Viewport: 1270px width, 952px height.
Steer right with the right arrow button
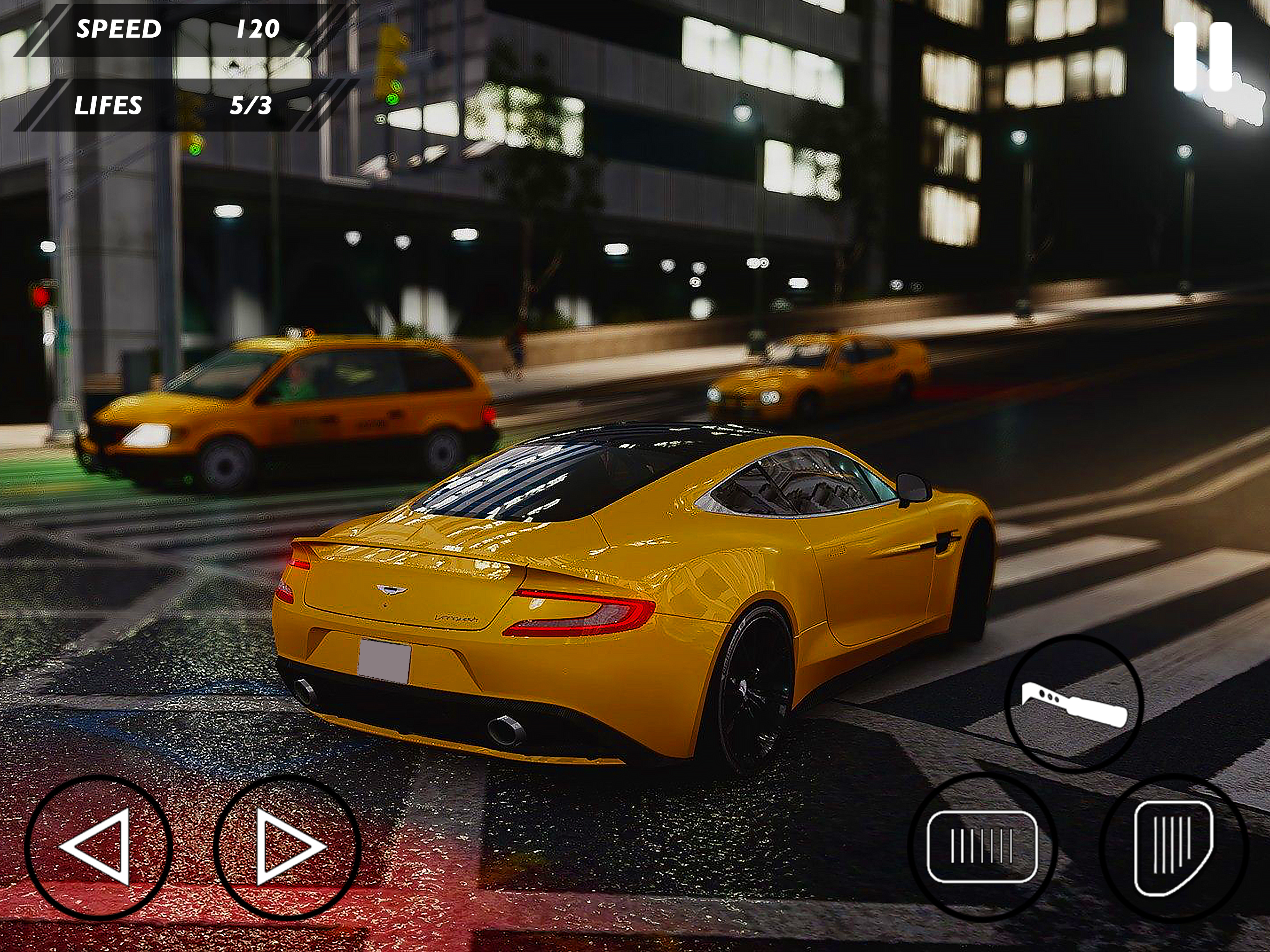[x=288, y=847]
